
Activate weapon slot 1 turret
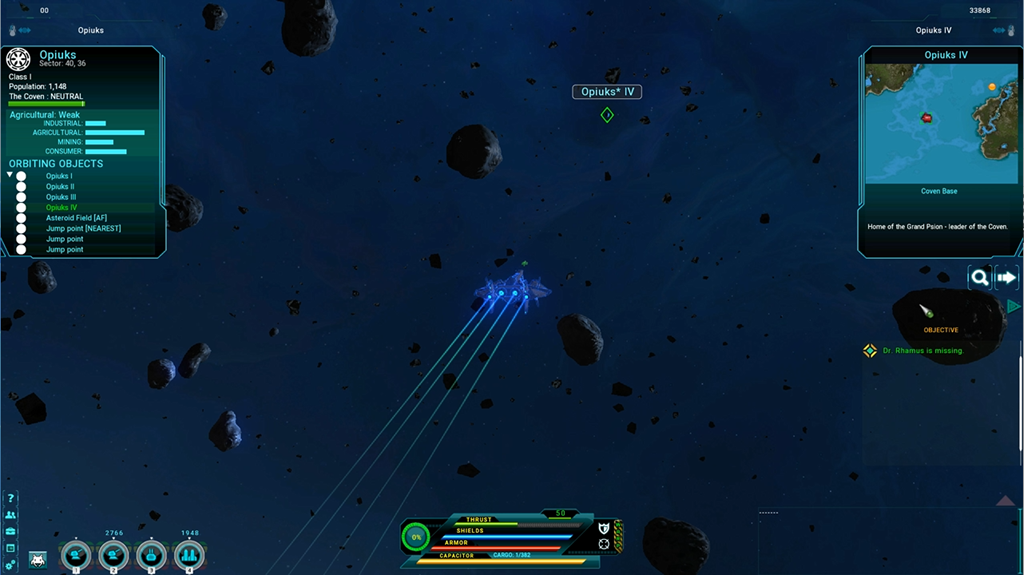[76, 555]
